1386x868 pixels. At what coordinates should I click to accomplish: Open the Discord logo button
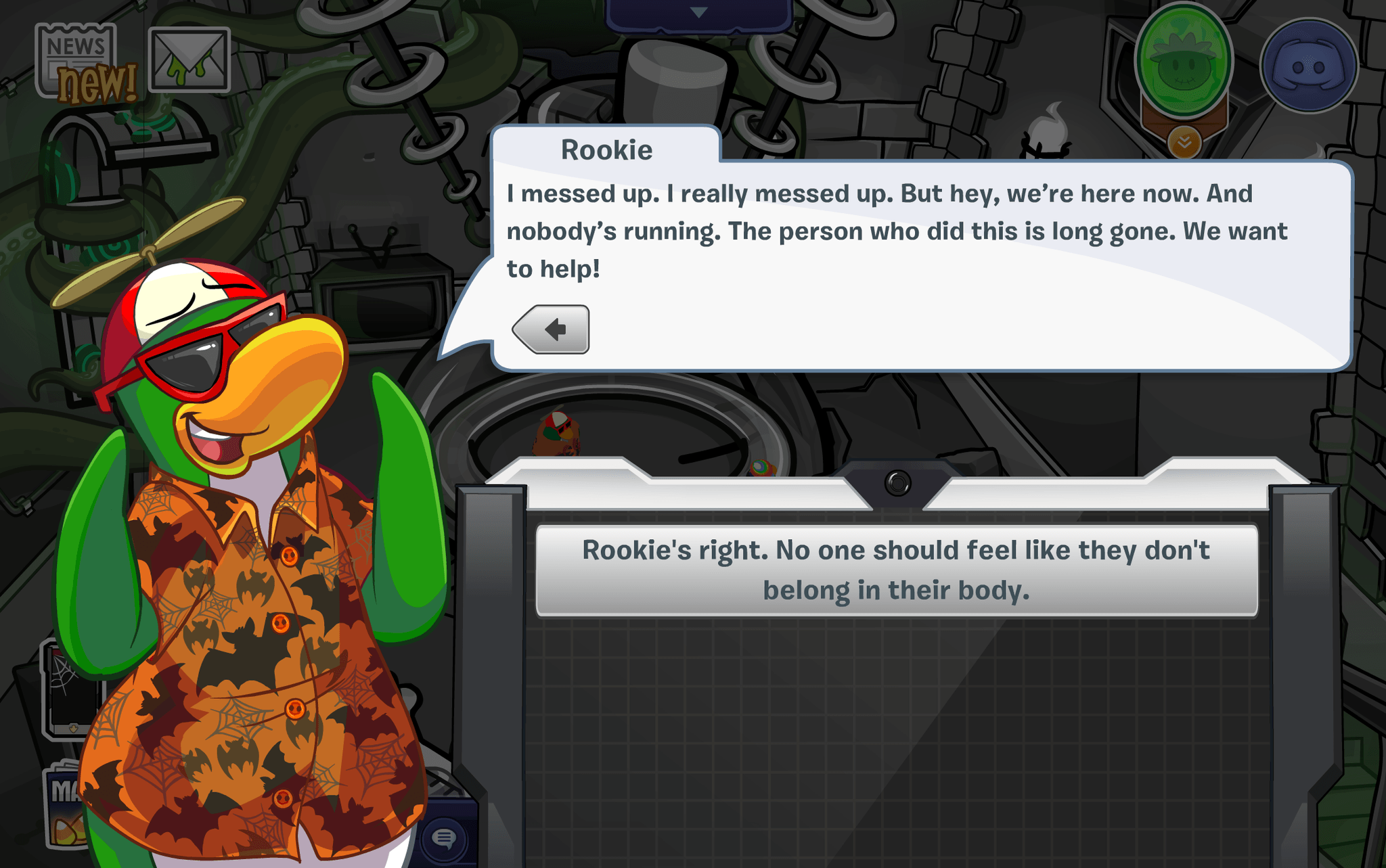1309,66
